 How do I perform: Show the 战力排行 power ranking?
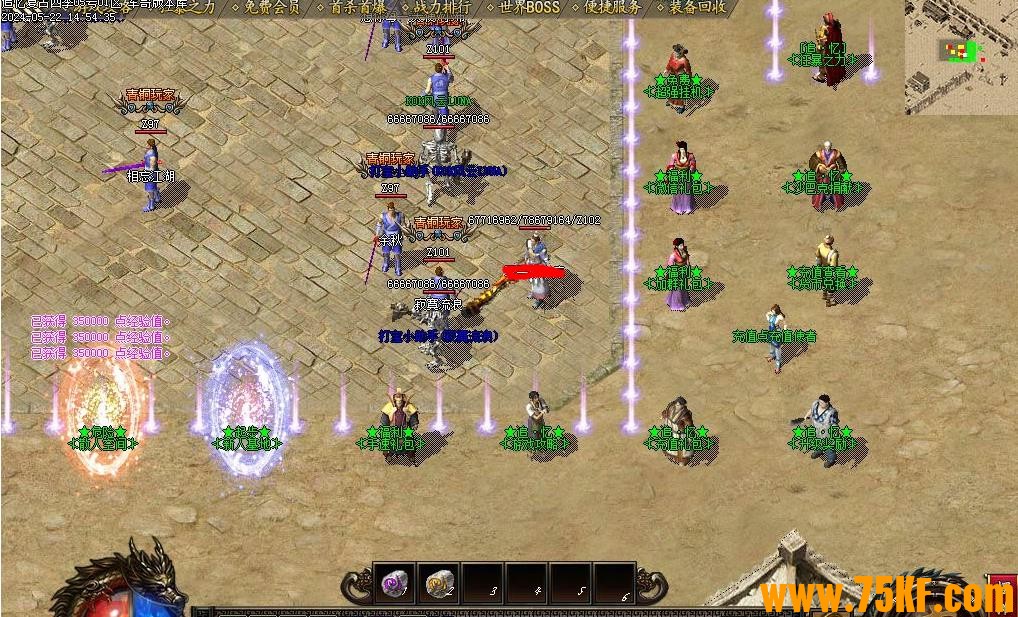(x=443, y=7)
